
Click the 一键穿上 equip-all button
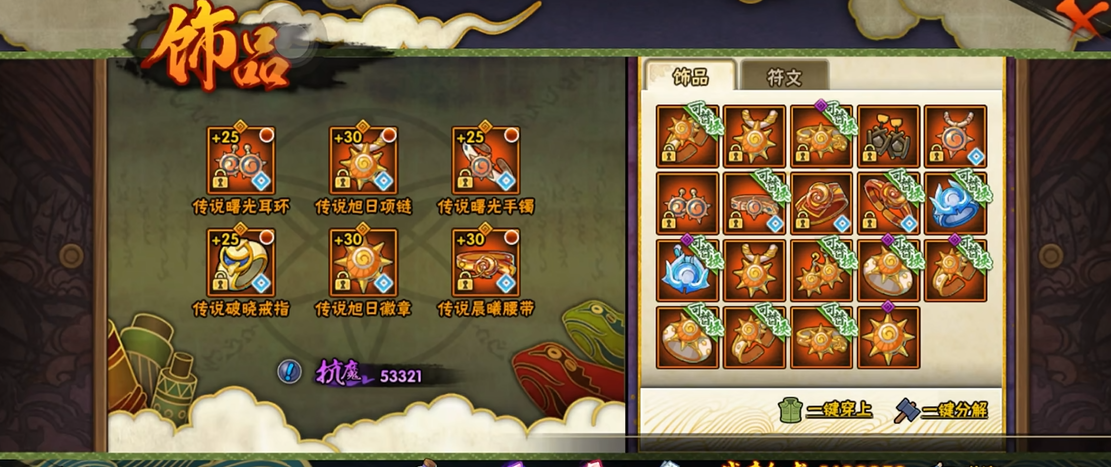(x=824, y=410)
